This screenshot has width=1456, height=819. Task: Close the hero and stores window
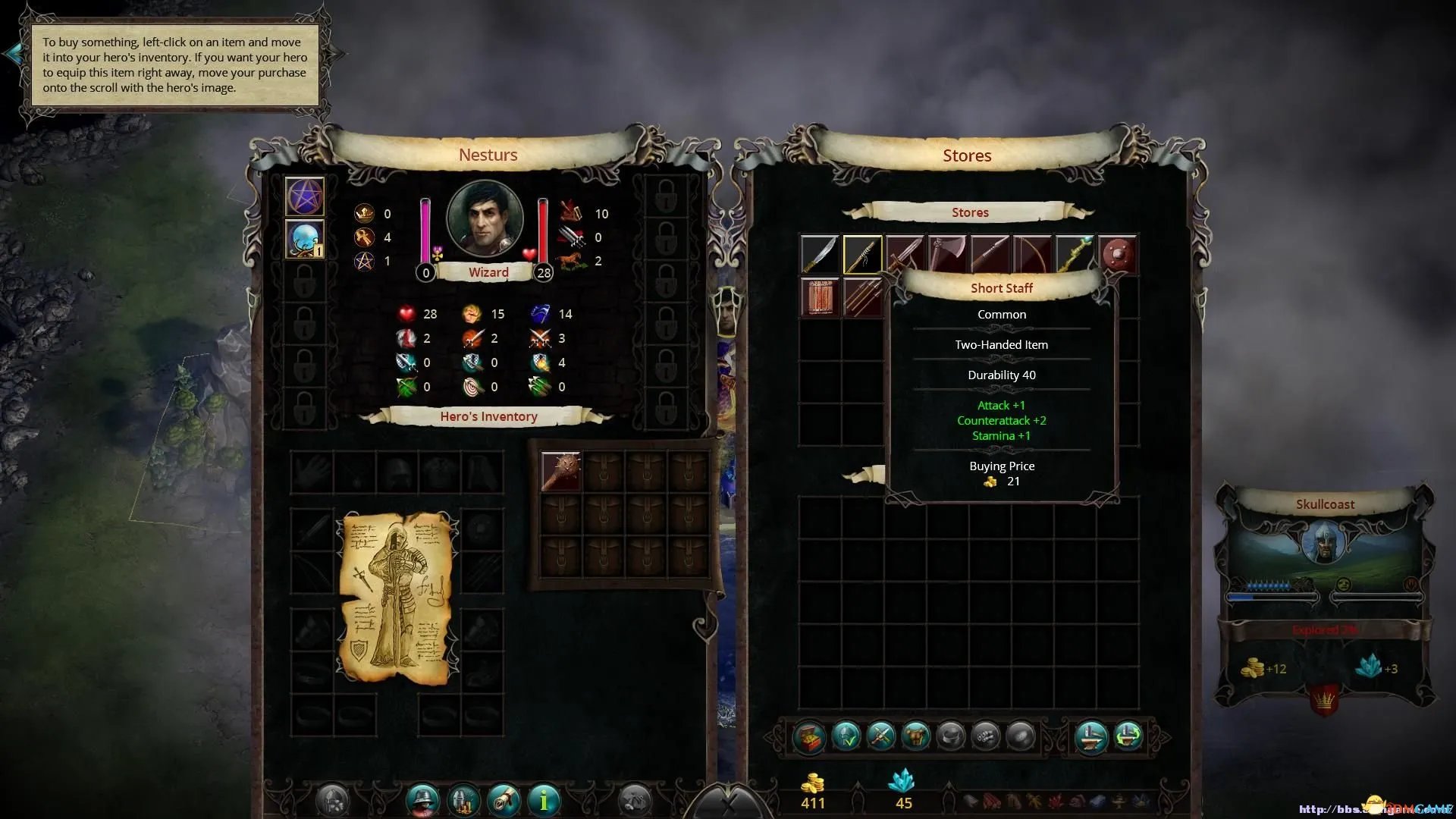(728, 804)
